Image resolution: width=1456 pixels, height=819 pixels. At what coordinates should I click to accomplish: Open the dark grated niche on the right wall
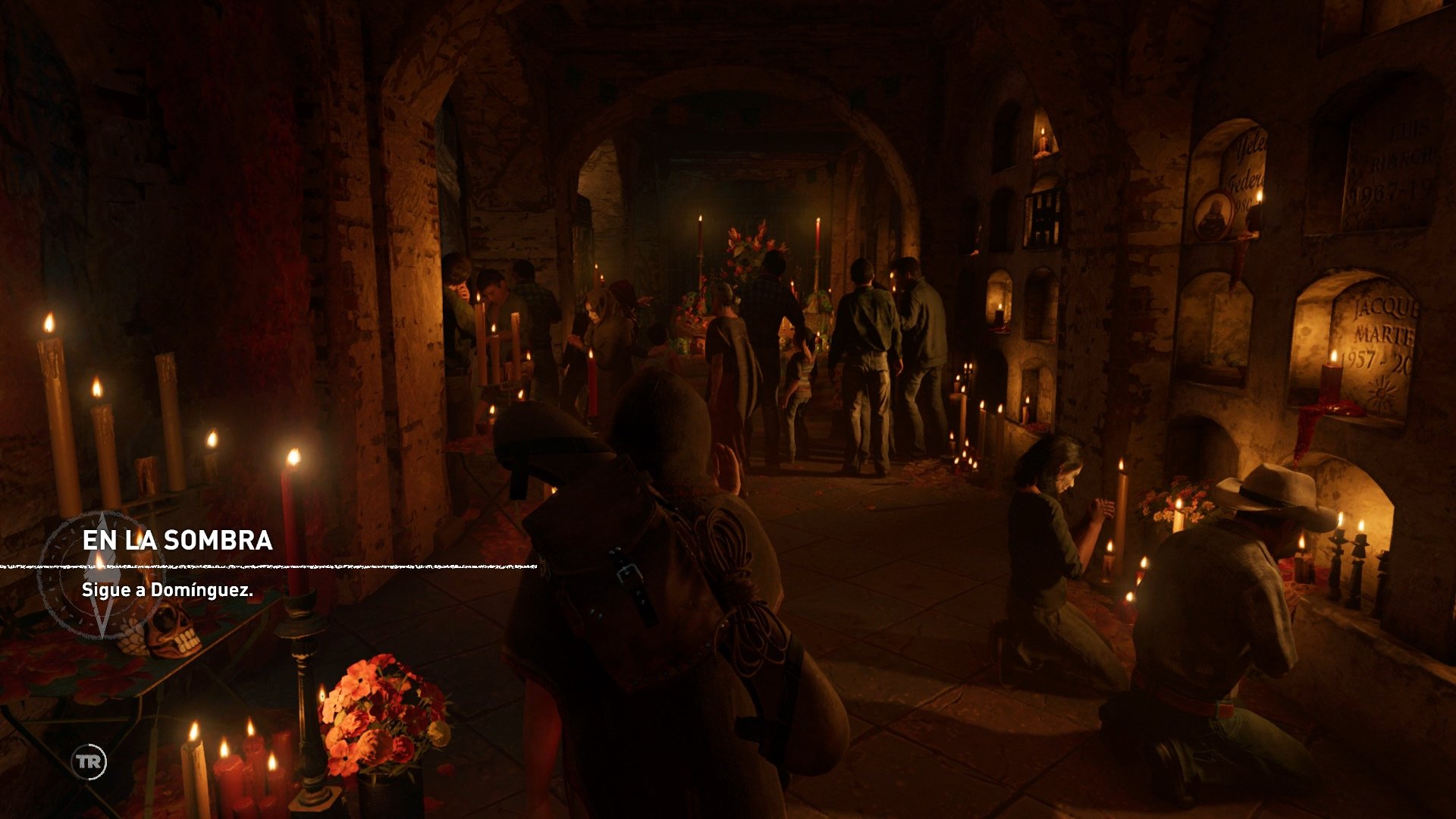point(1043,215)
